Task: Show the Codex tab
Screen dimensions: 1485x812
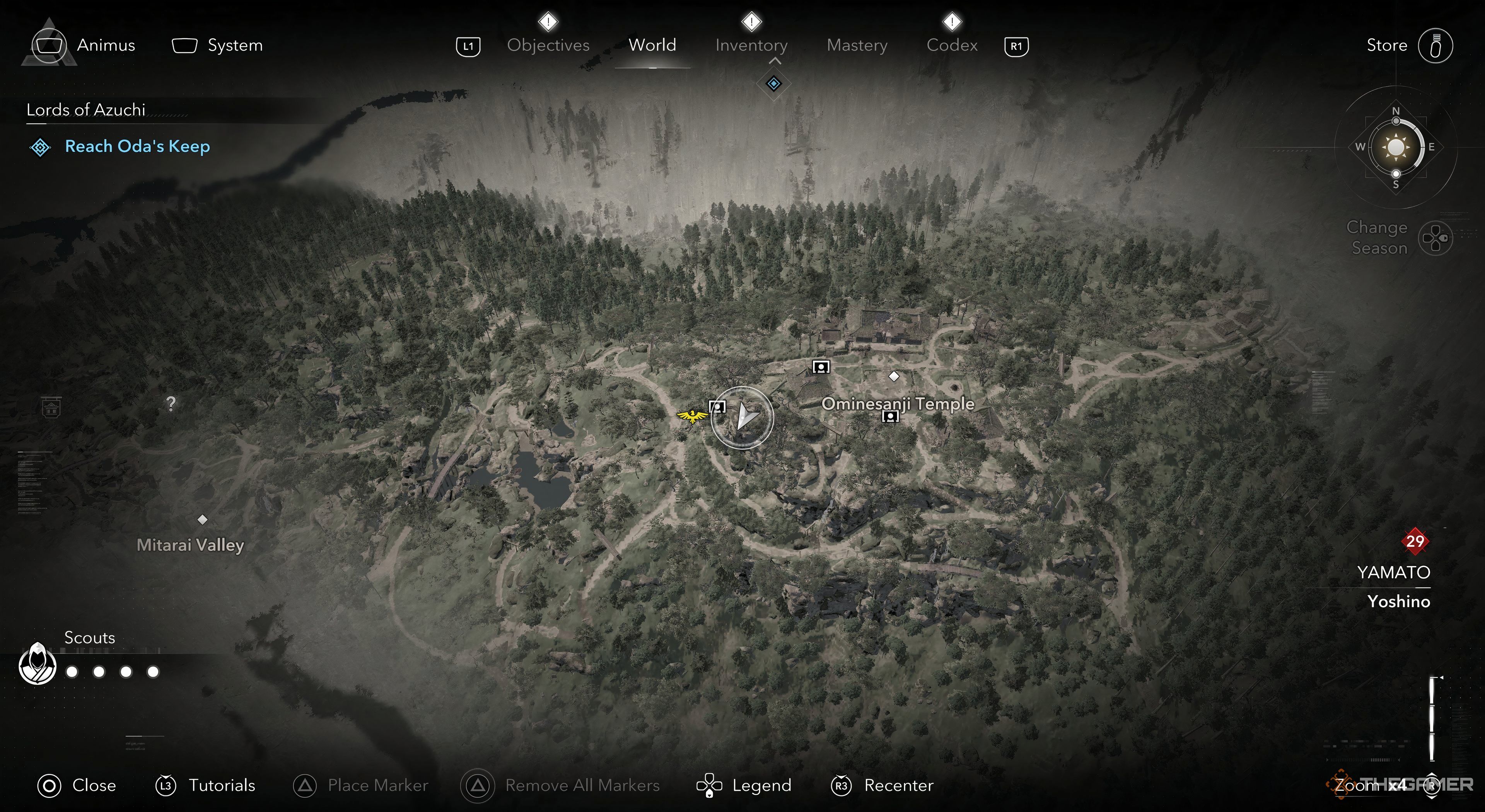Action: (952, 45)
